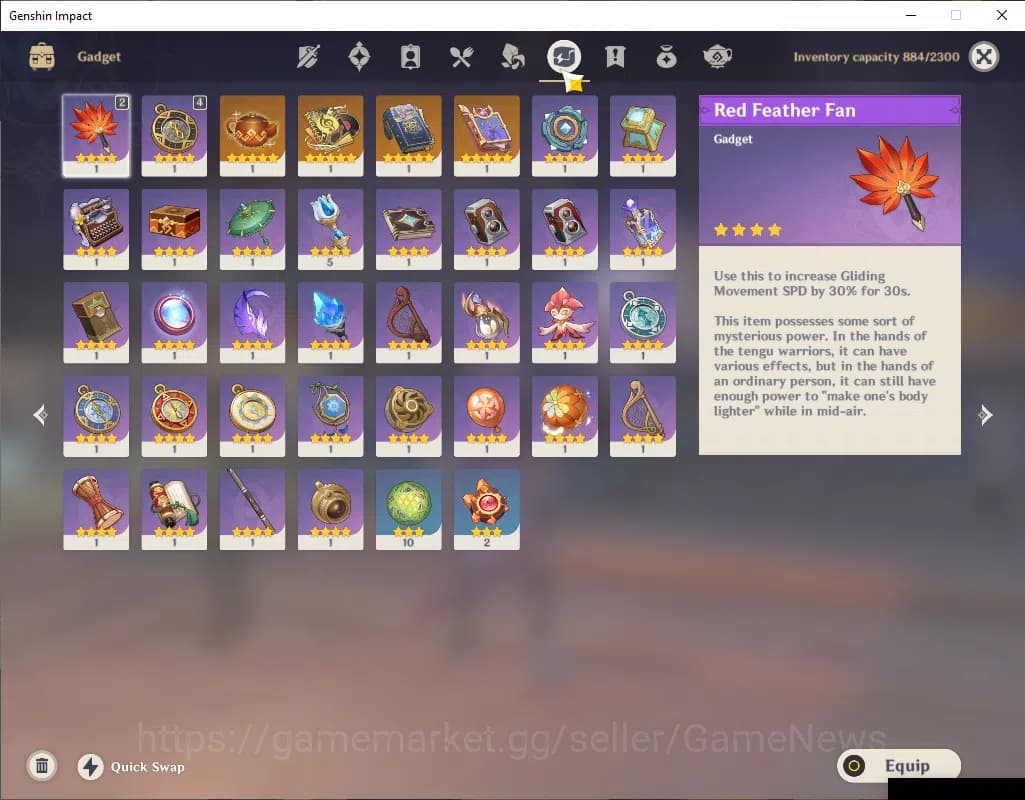Close the inventory with the X button
The width and height of the screenshot is (1025, 800).
click(x=984, y=57)
